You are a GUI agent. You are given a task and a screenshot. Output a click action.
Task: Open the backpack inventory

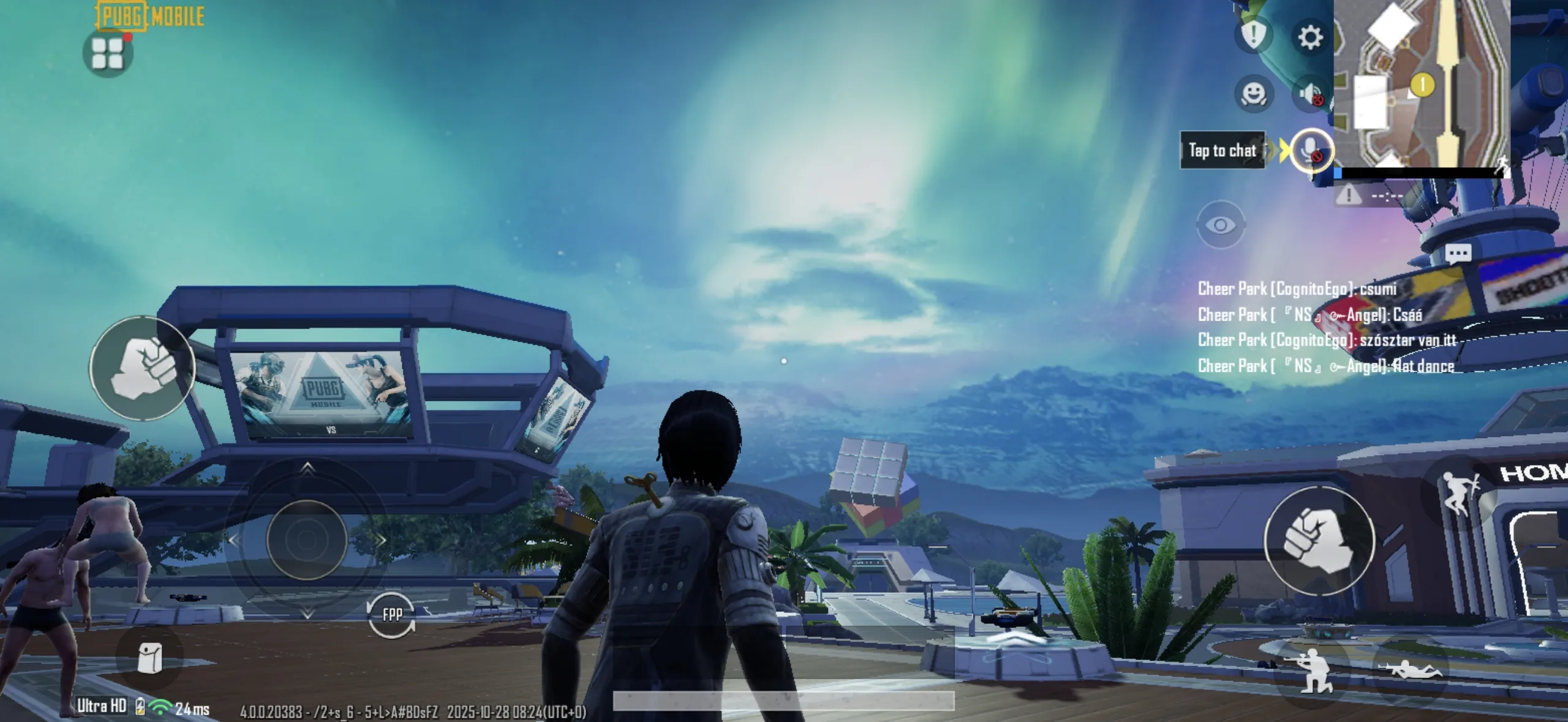[149, 659]
